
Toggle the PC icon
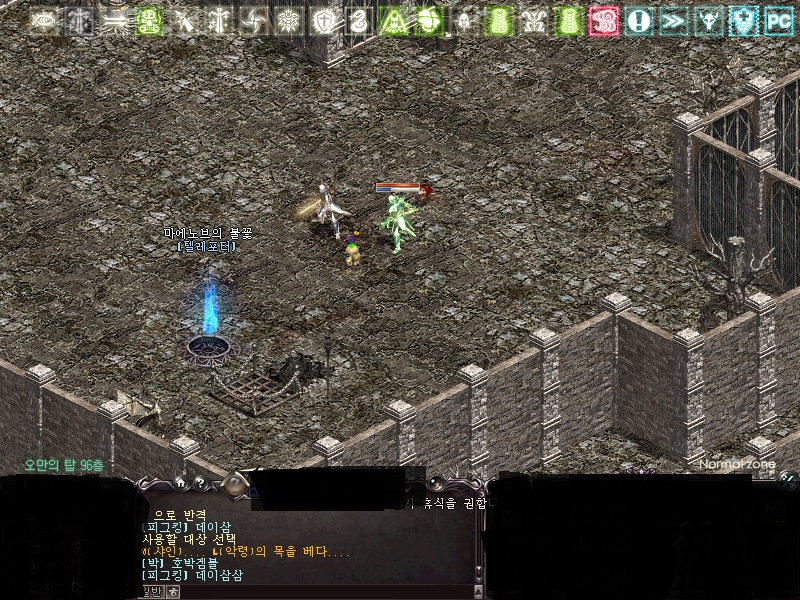click(778, 20)
